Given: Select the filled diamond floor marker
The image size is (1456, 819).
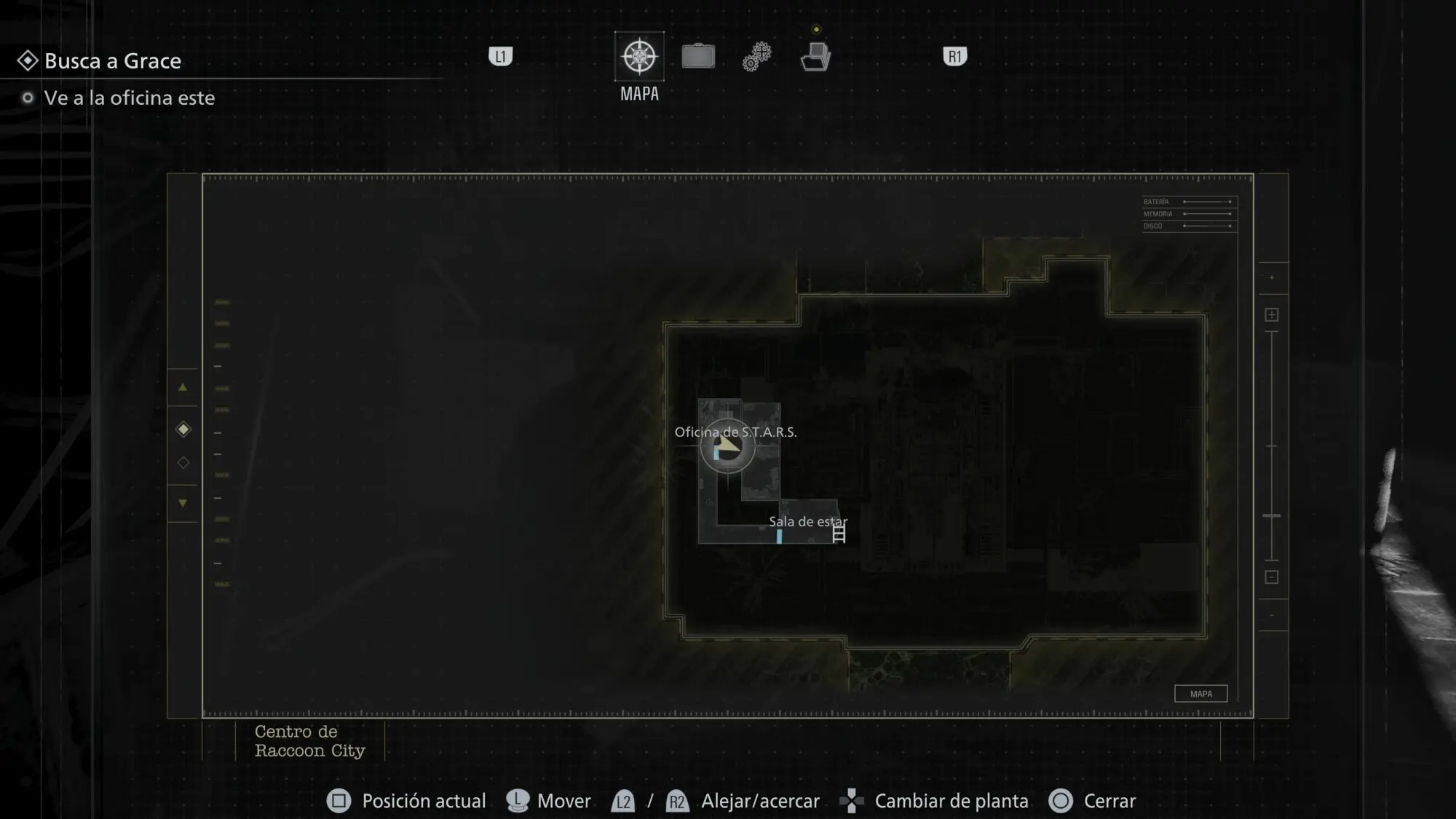Looking at the screenshot, I should (x=183, y=430).
